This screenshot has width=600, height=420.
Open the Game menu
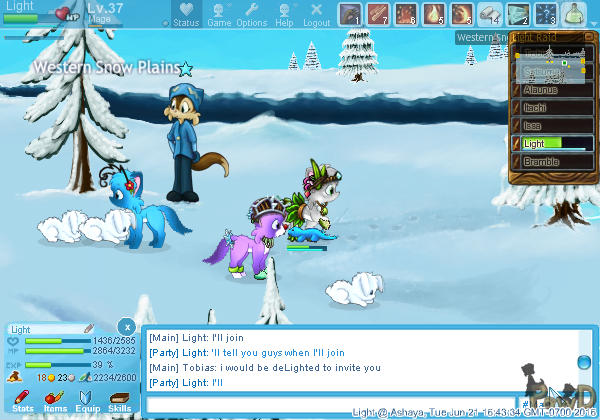tap(219, 14)
